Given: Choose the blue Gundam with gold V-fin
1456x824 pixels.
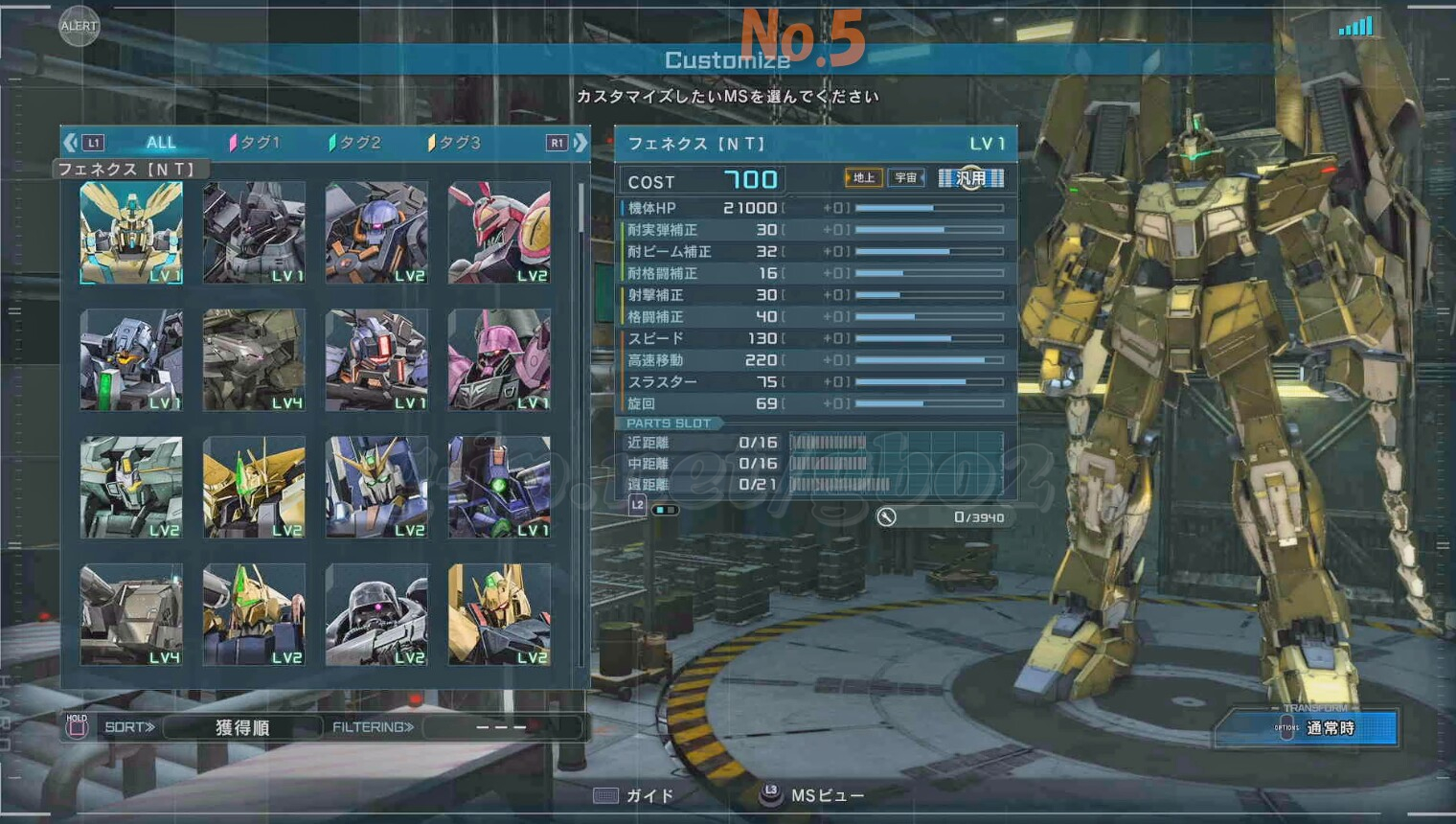Looking at the screenshot, I should tap(376, 488).
